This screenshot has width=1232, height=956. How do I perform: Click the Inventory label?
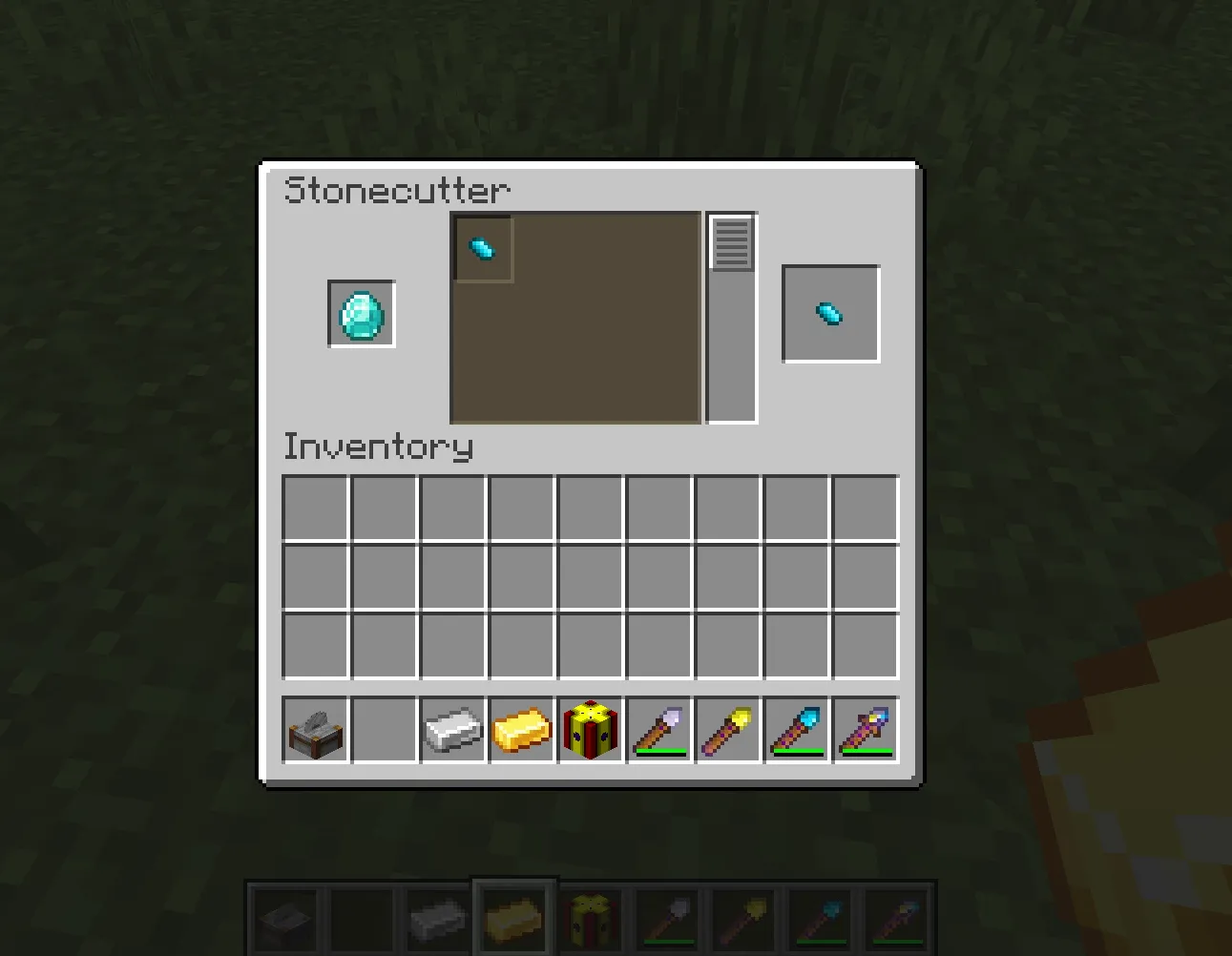click(379, 446)
